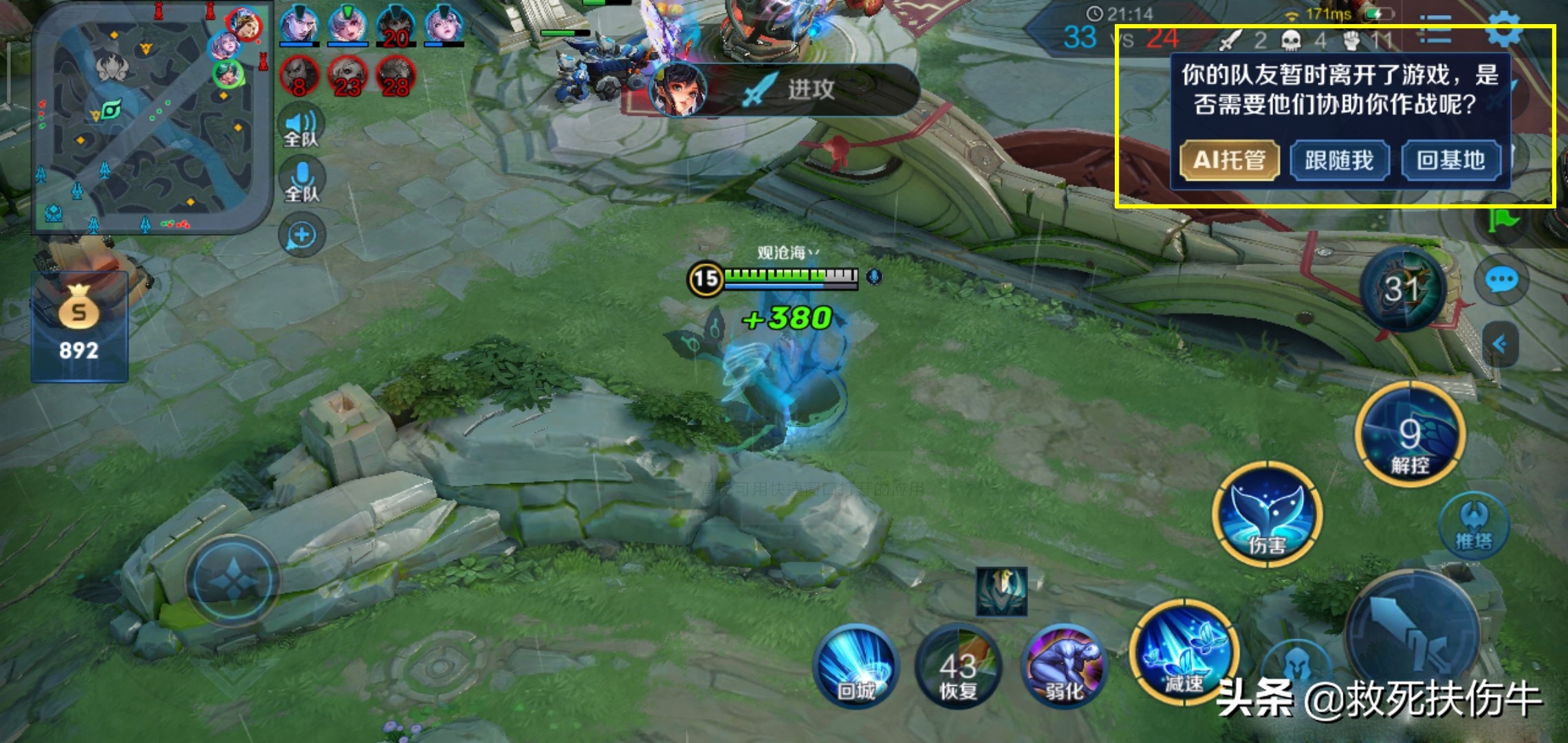Open the chat bubble quick messages
This screenshot has width=1568, height=743.
point(1501,280)
